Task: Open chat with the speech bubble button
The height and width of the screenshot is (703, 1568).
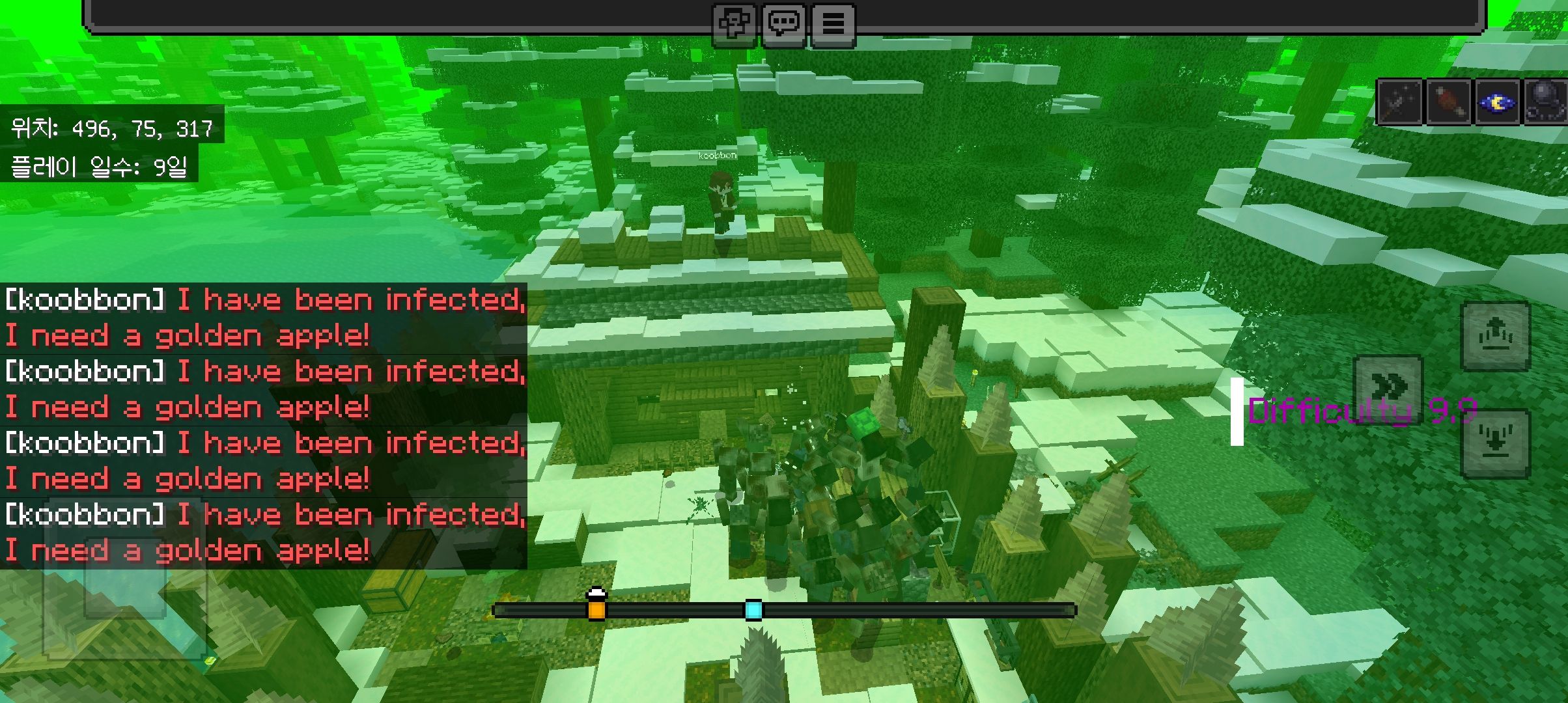Action: [x=784, y=25]
